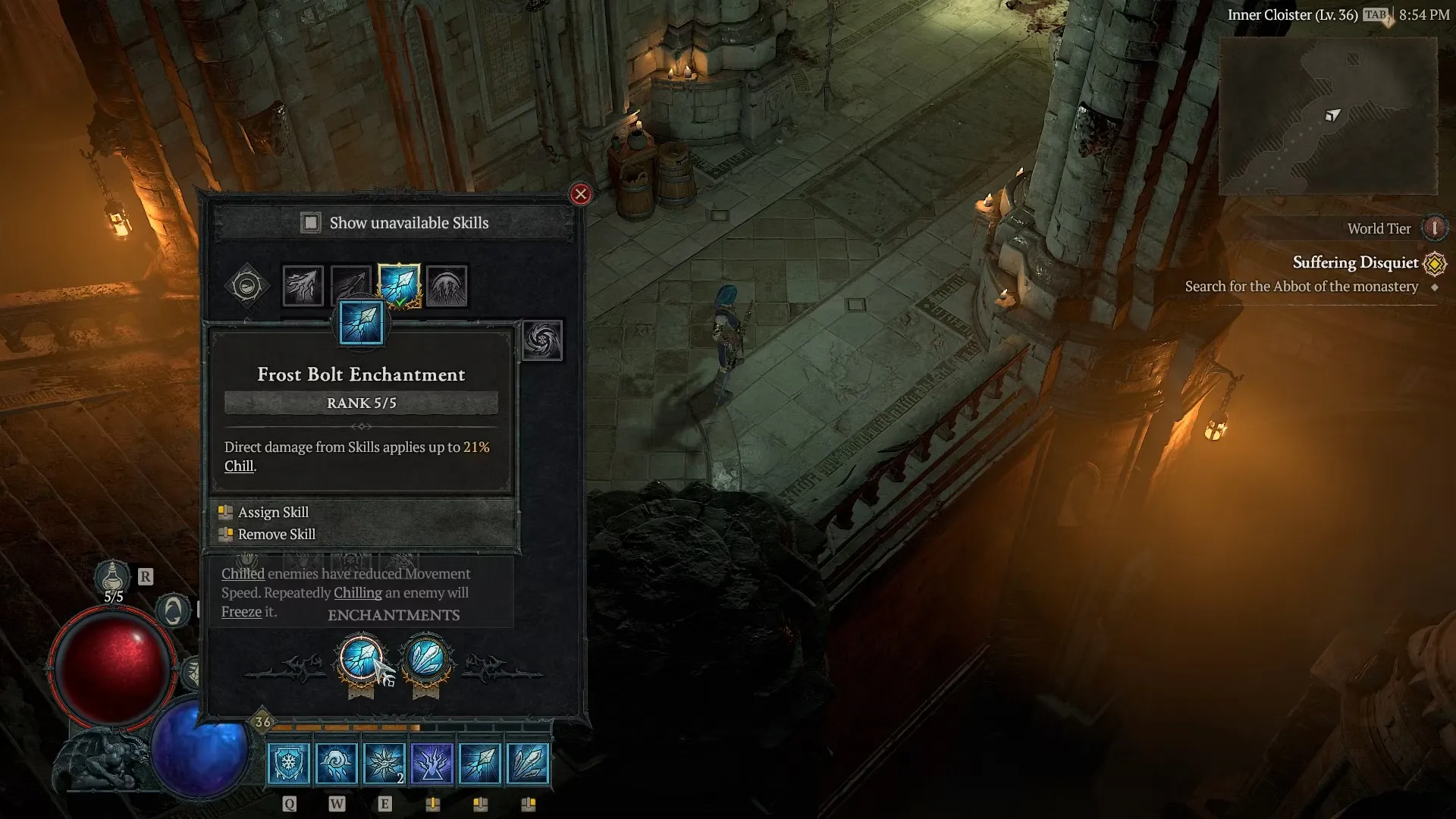This screenshot has width=1456, height=819.
Task: Click the dodge icon above the health orb
Action: 173,610
